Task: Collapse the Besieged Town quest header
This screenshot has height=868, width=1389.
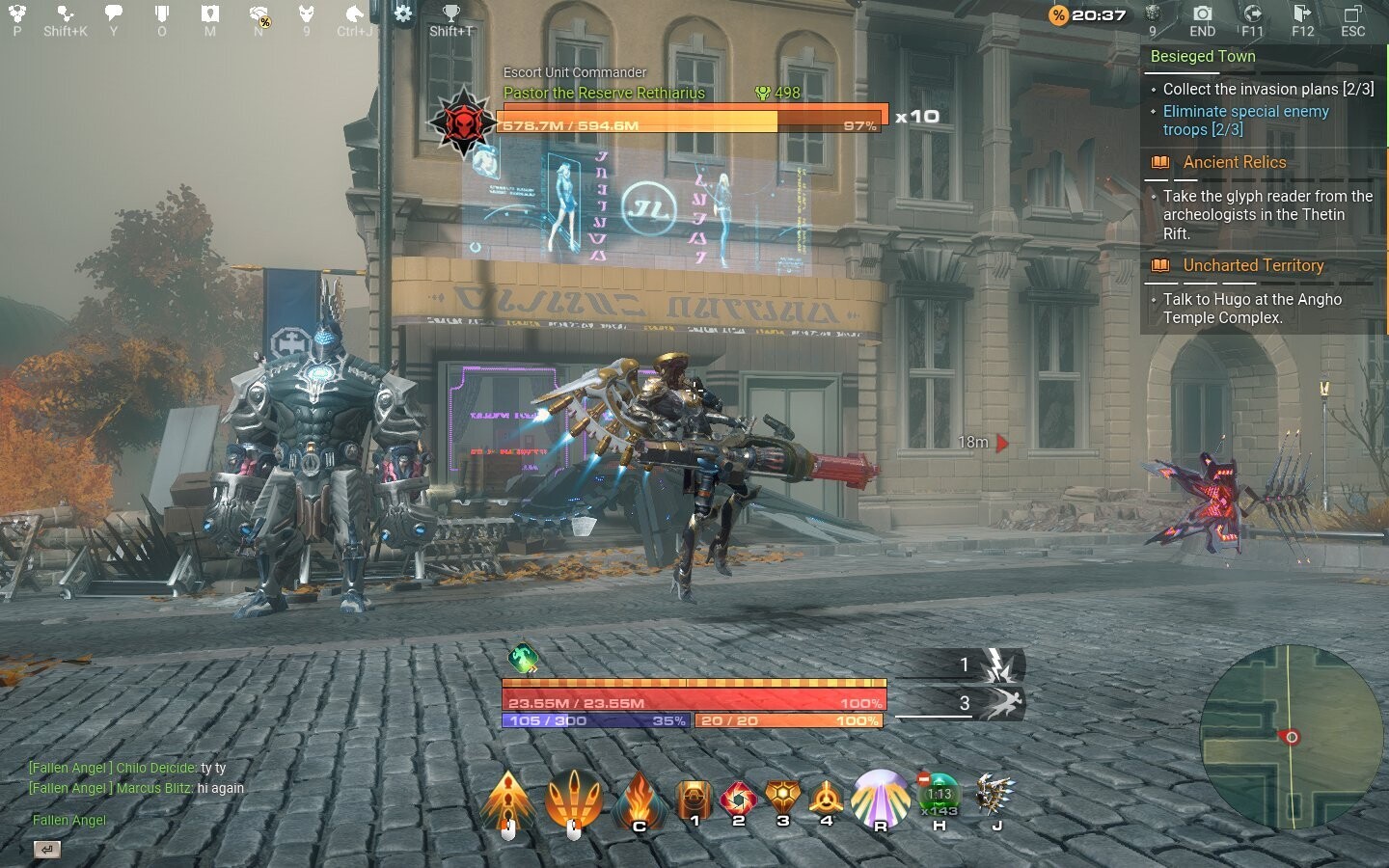Action: click(x=1202, y=56)
